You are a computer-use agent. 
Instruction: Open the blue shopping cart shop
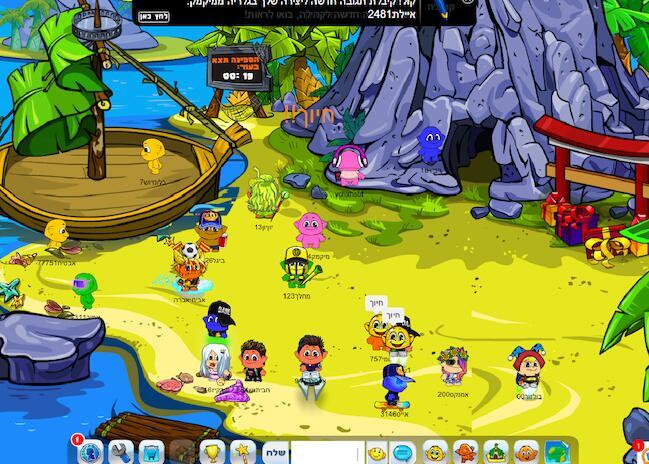(151, 452)
